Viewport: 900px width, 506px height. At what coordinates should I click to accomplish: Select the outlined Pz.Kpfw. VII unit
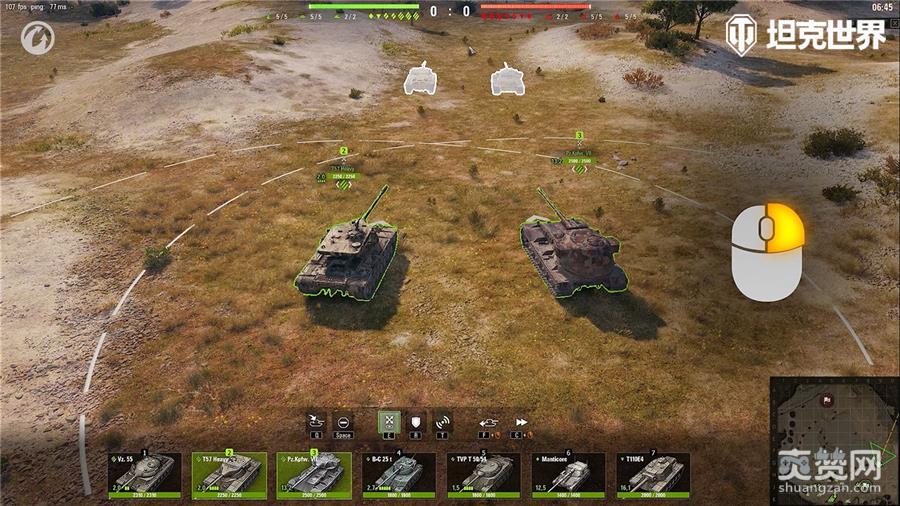point(574,250)
